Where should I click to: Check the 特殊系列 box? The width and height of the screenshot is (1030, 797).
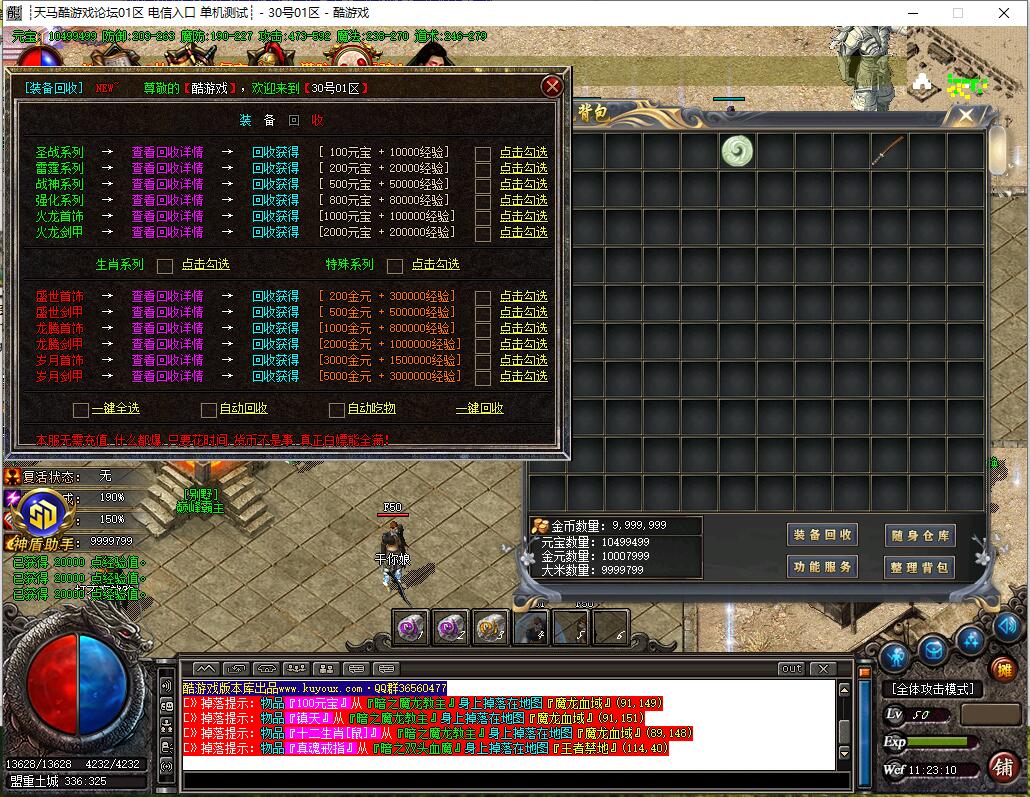tap(395, 265)
